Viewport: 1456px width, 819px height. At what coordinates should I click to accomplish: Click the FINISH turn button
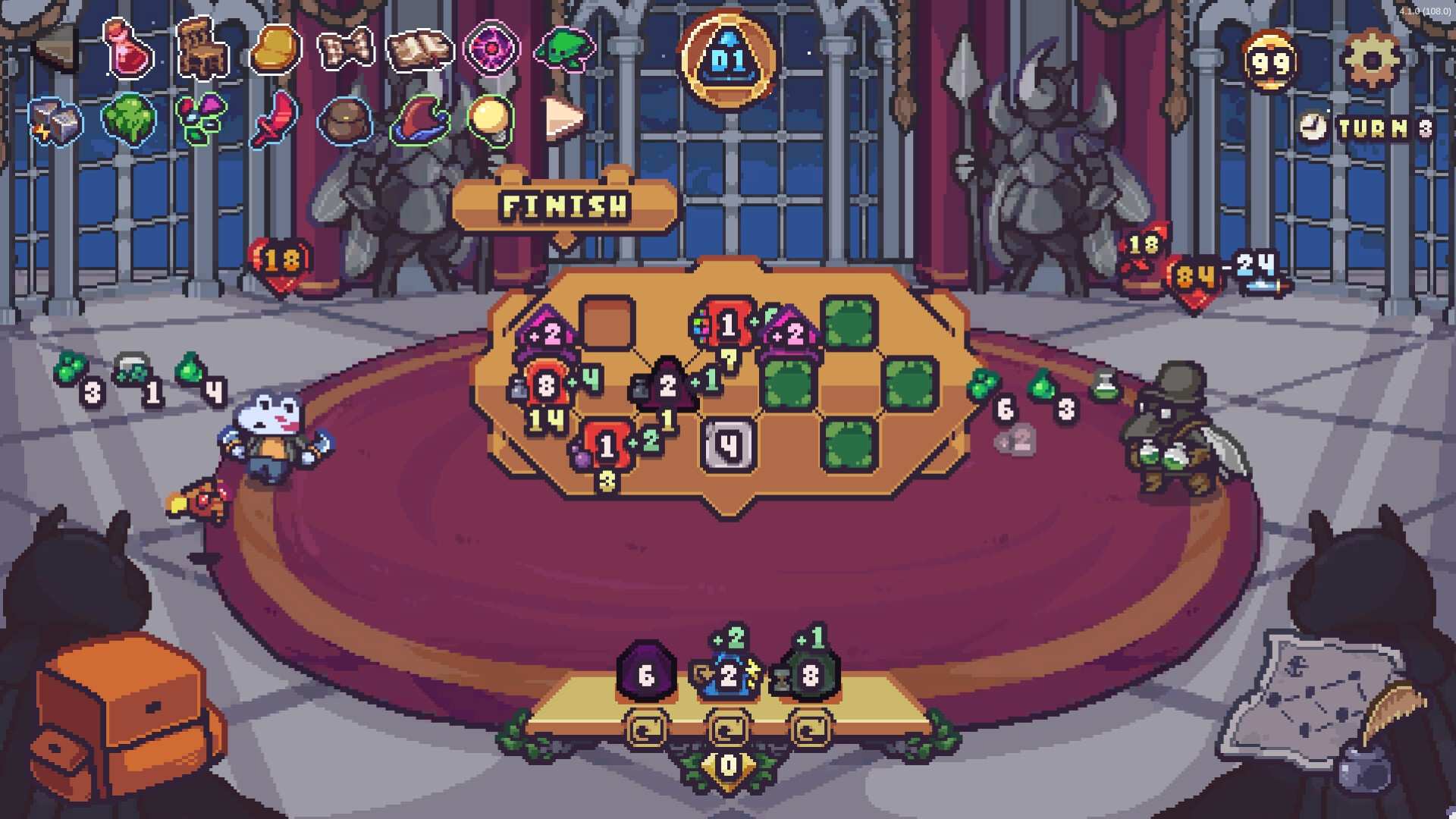pyautogui.click(x=564, y=206)
